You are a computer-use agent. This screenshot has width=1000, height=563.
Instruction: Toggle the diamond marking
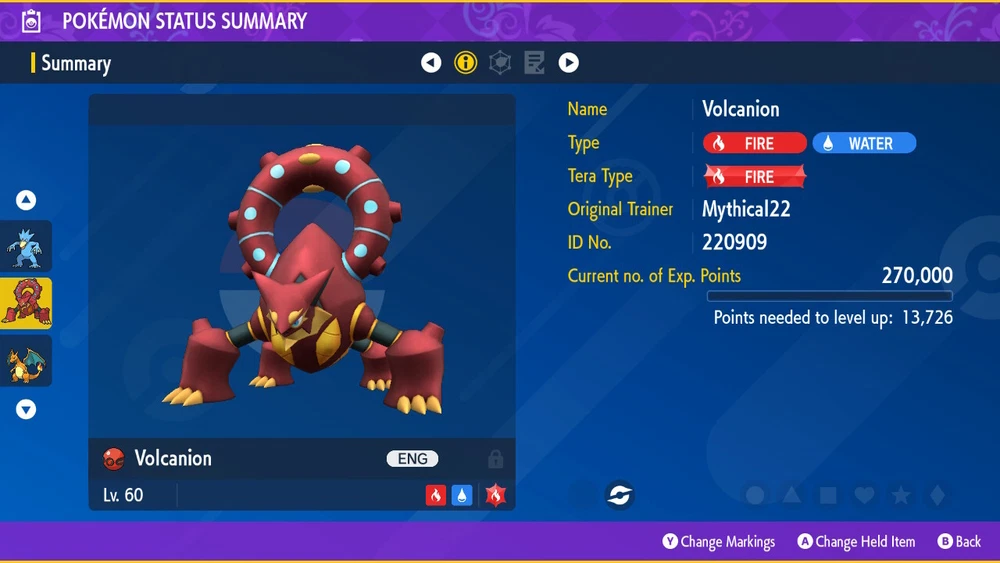coord(936,495)
